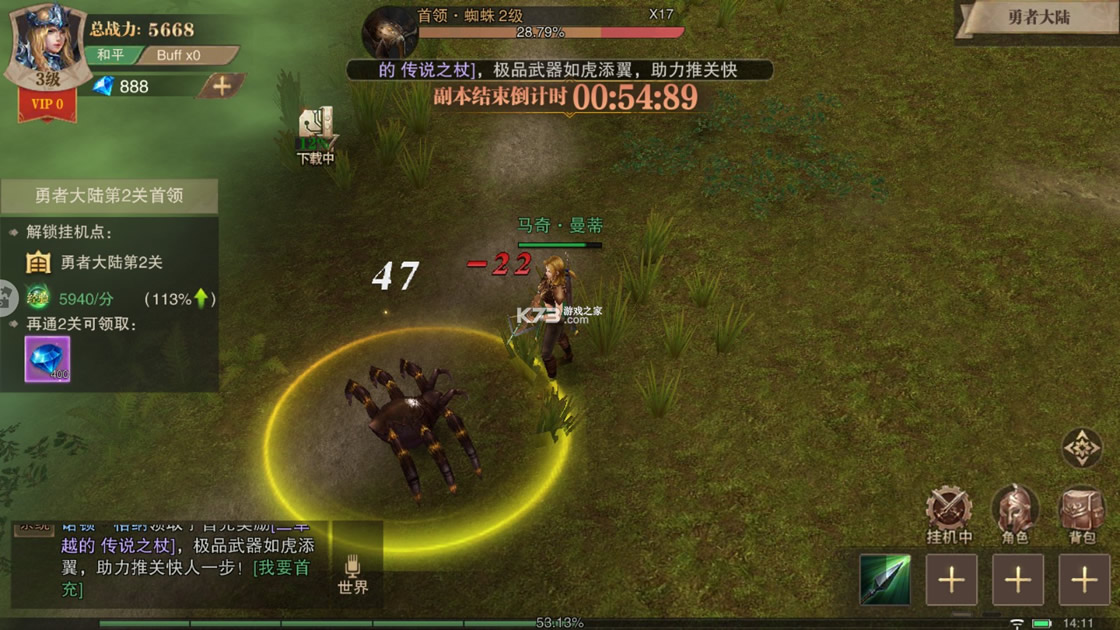Add more diamonds with the plus button
Viewport: 1120px width, 630px height.
point(221,86)
